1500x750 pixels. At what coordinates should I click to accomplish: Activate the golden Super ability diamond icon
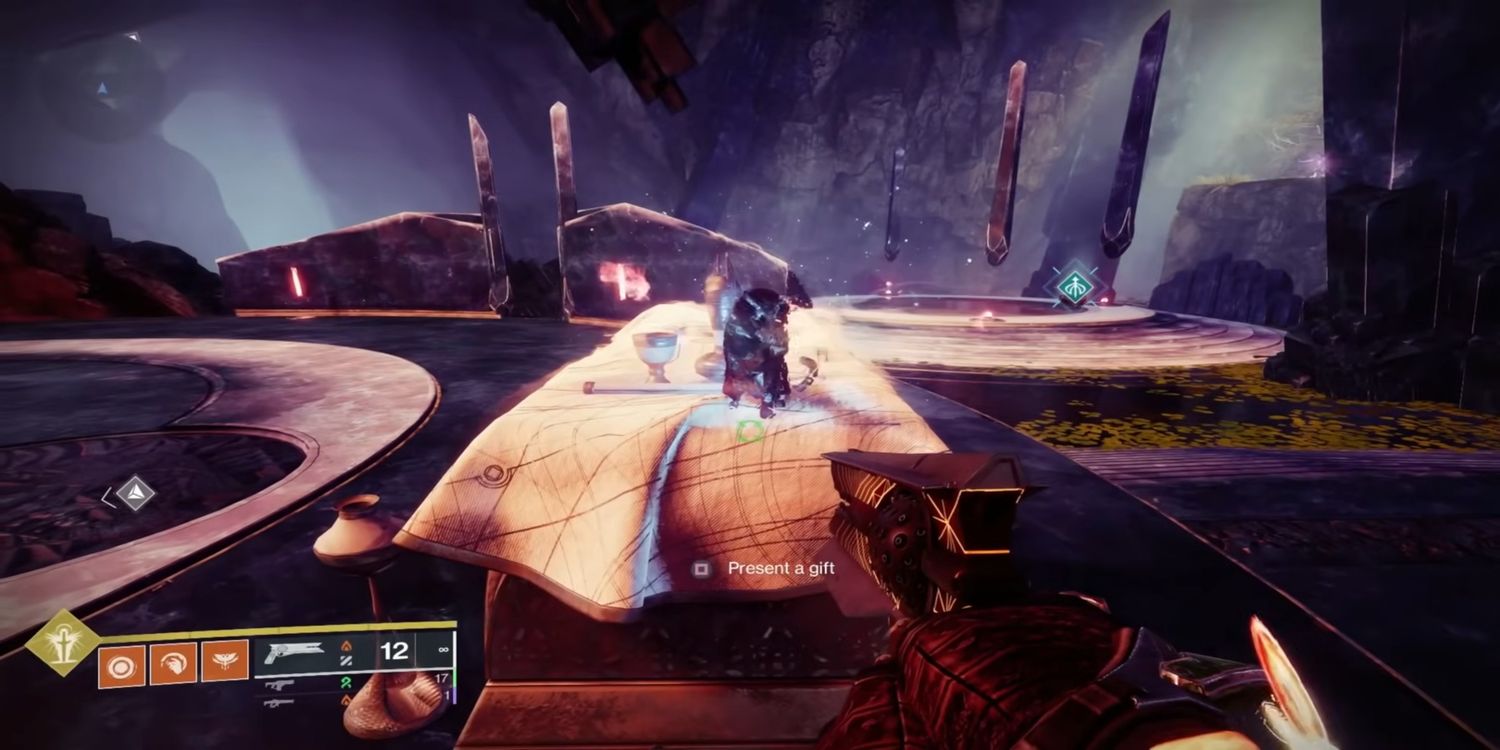[x=62, y=643]
